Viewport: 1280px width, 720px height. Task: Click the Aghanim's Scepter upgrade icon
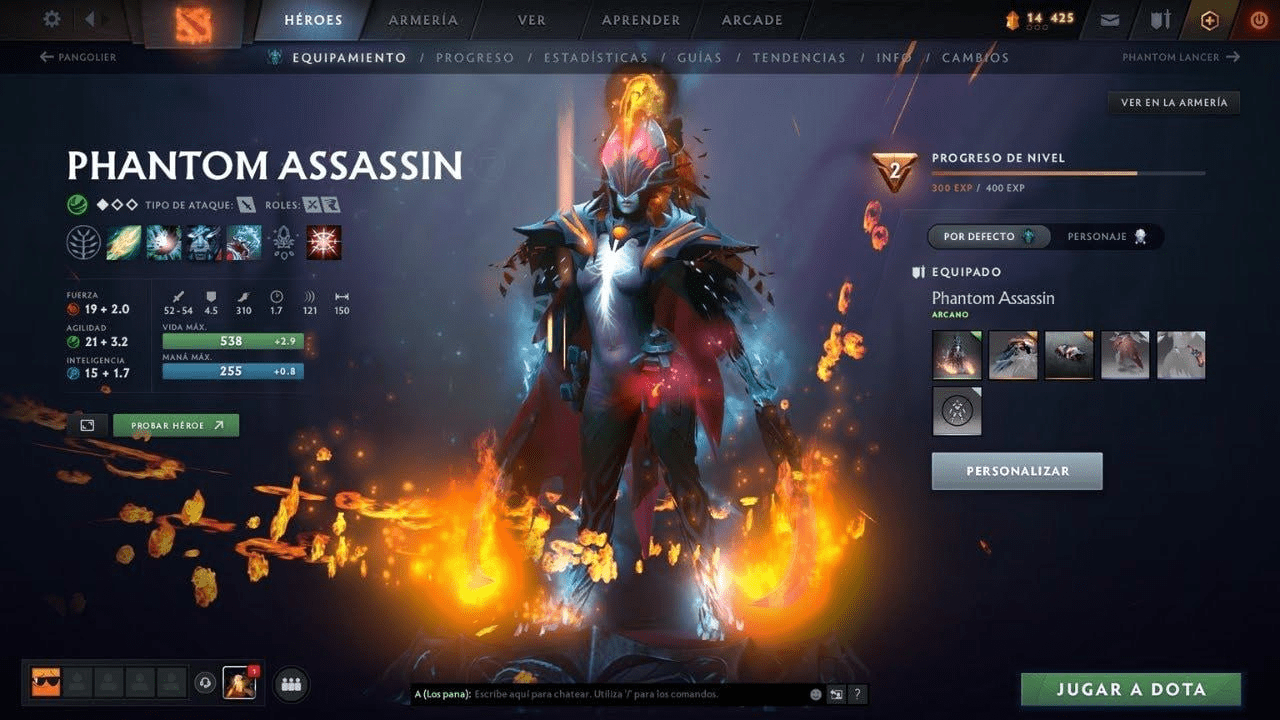click(283, 241)
